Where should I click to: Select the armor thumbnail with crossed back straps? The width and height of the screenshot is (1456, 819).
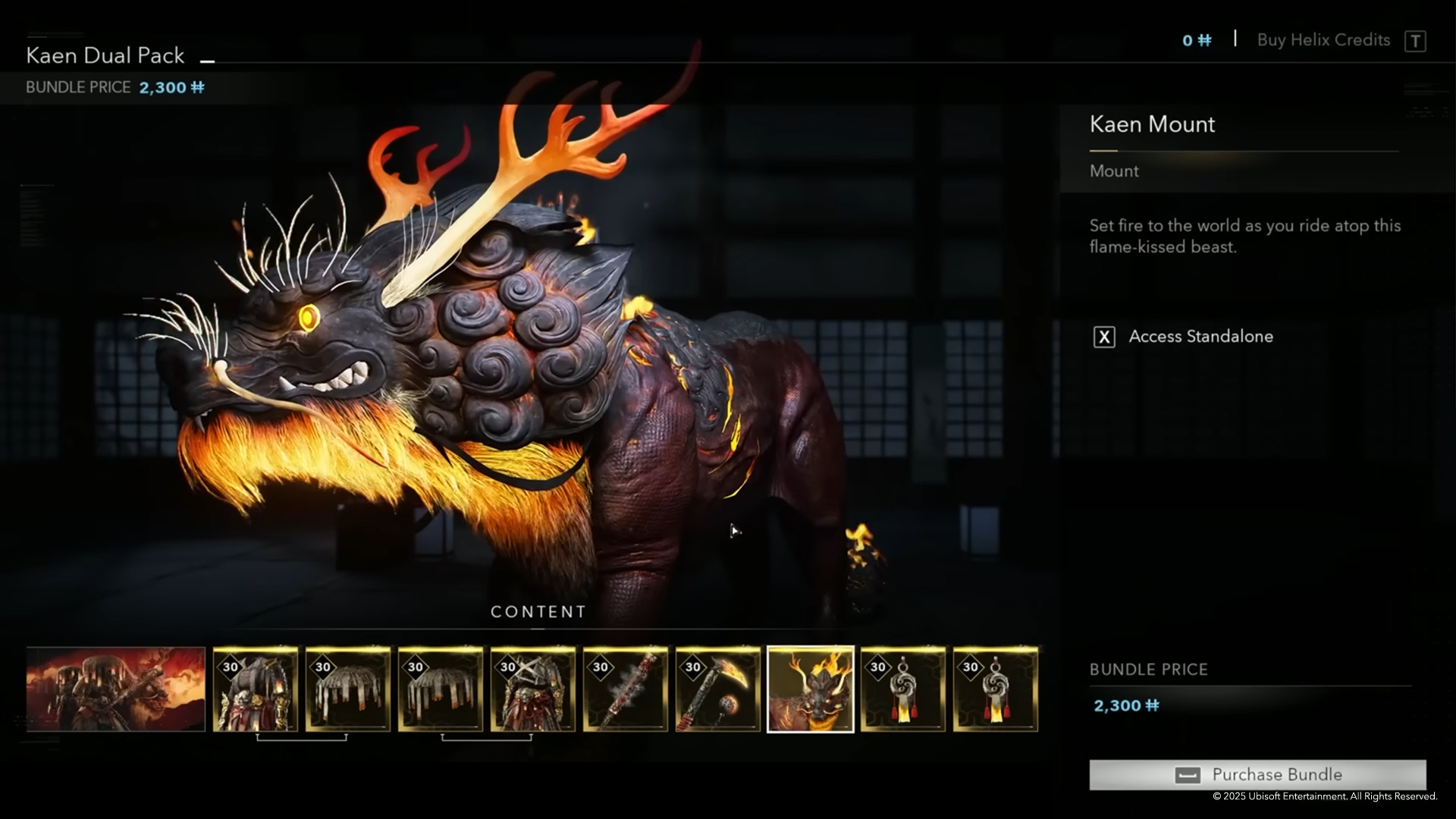[x=533, y=689]
